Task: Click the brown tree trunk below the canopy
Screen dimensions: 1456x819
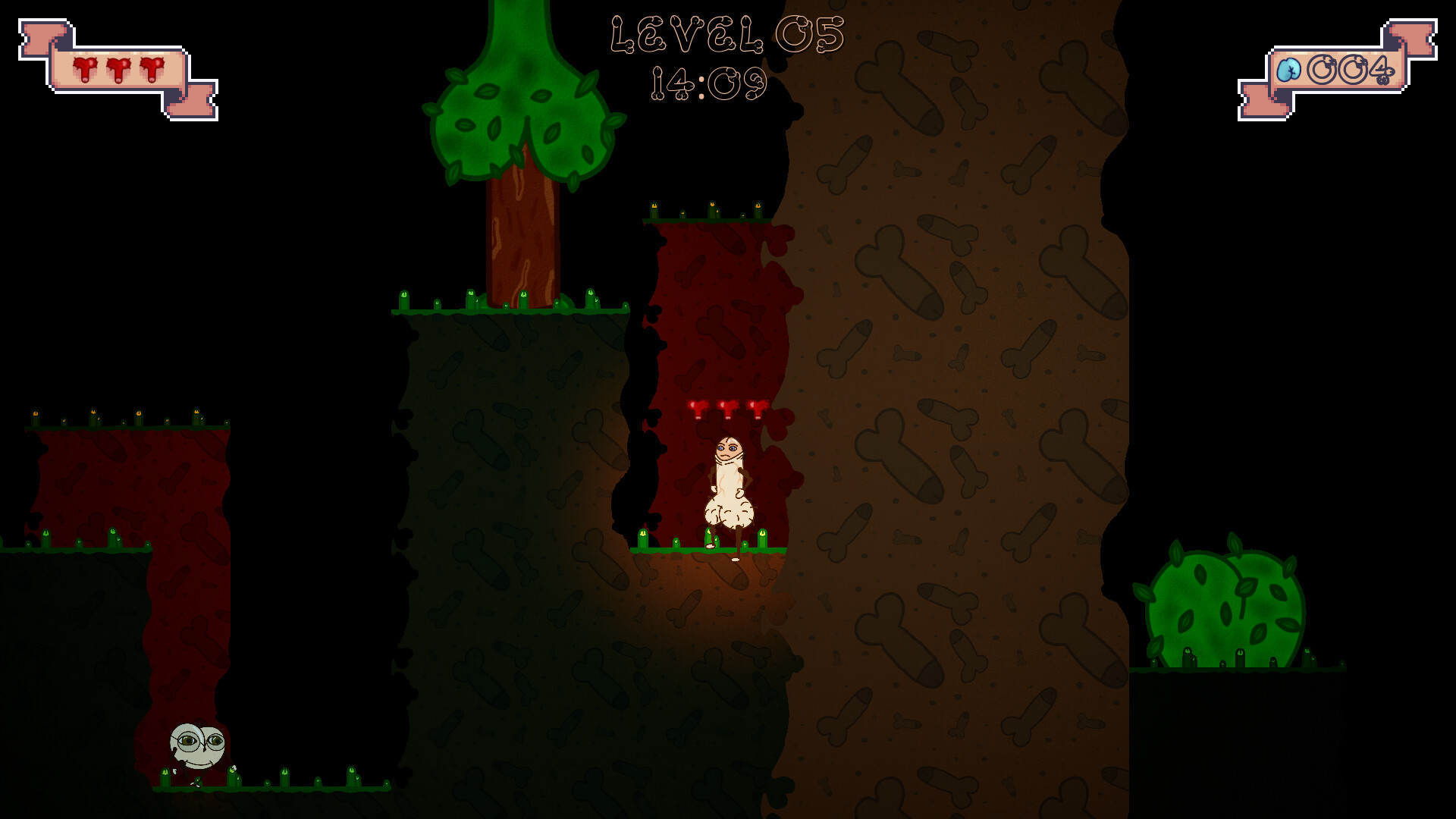Action: click(x=523, y=235)
